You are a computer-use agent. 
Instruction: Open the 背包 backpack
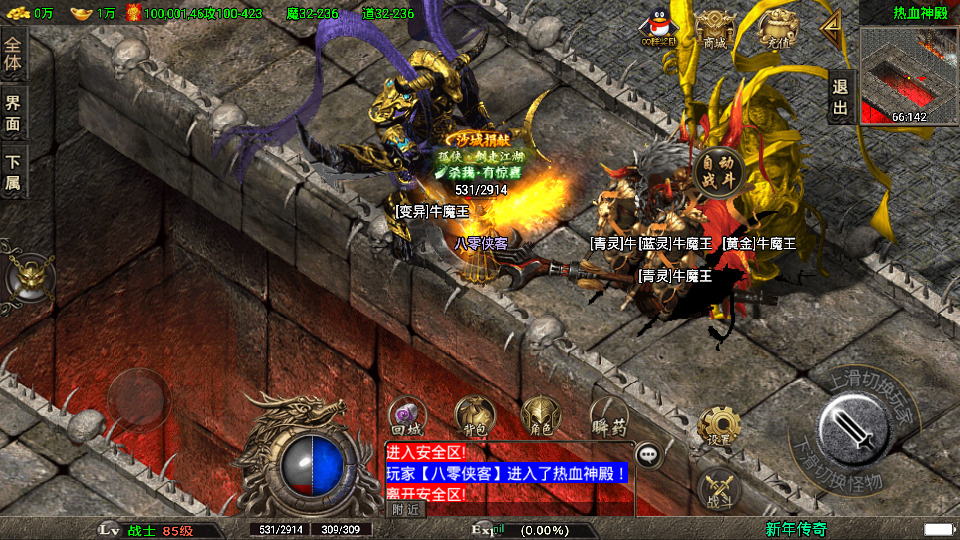pyautogui.click(x=474, y=415)
